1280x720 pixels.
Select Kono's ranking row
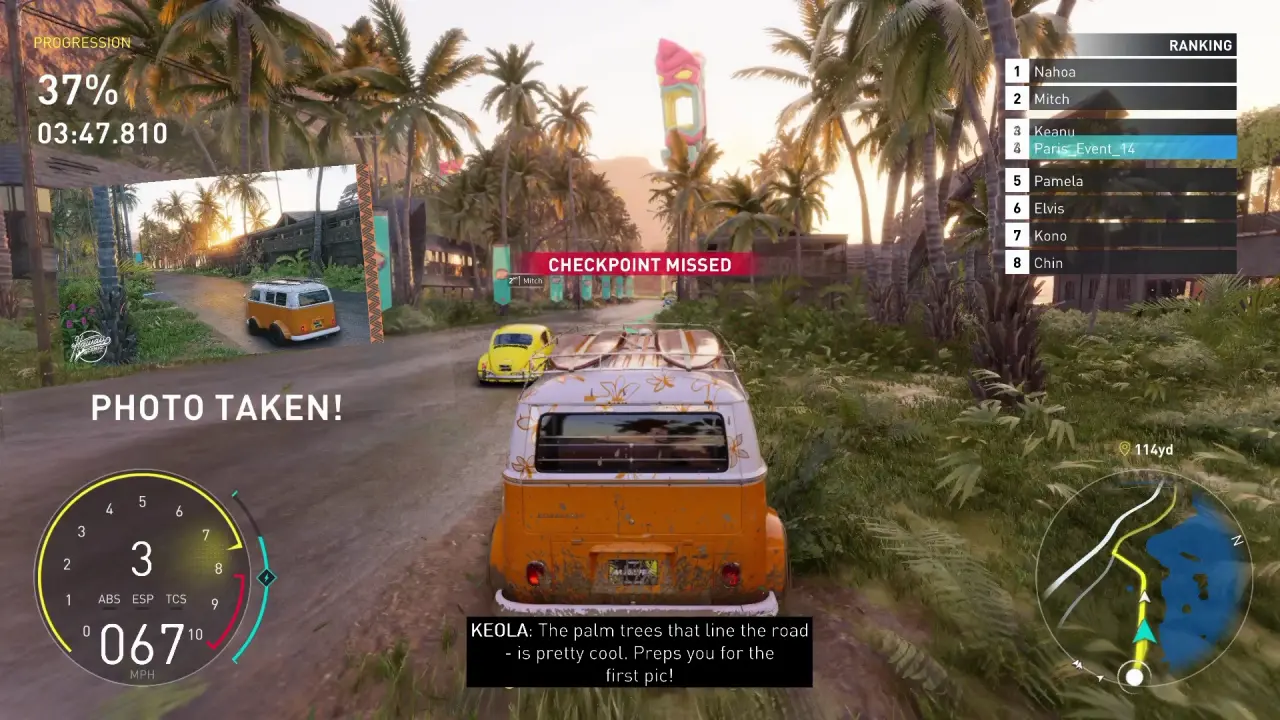tap(1120, 236)
